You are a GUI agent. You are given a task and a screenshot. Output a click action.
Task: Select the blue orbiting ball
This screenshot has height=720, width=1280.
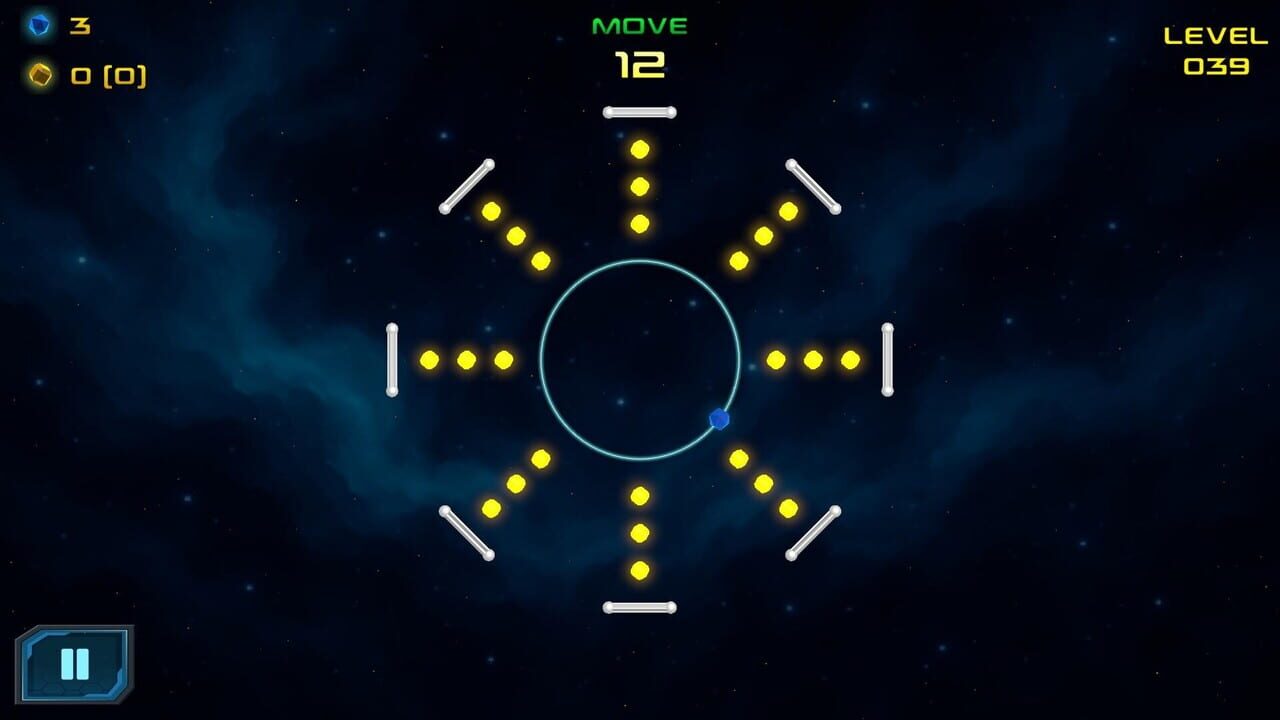point(719,420)
